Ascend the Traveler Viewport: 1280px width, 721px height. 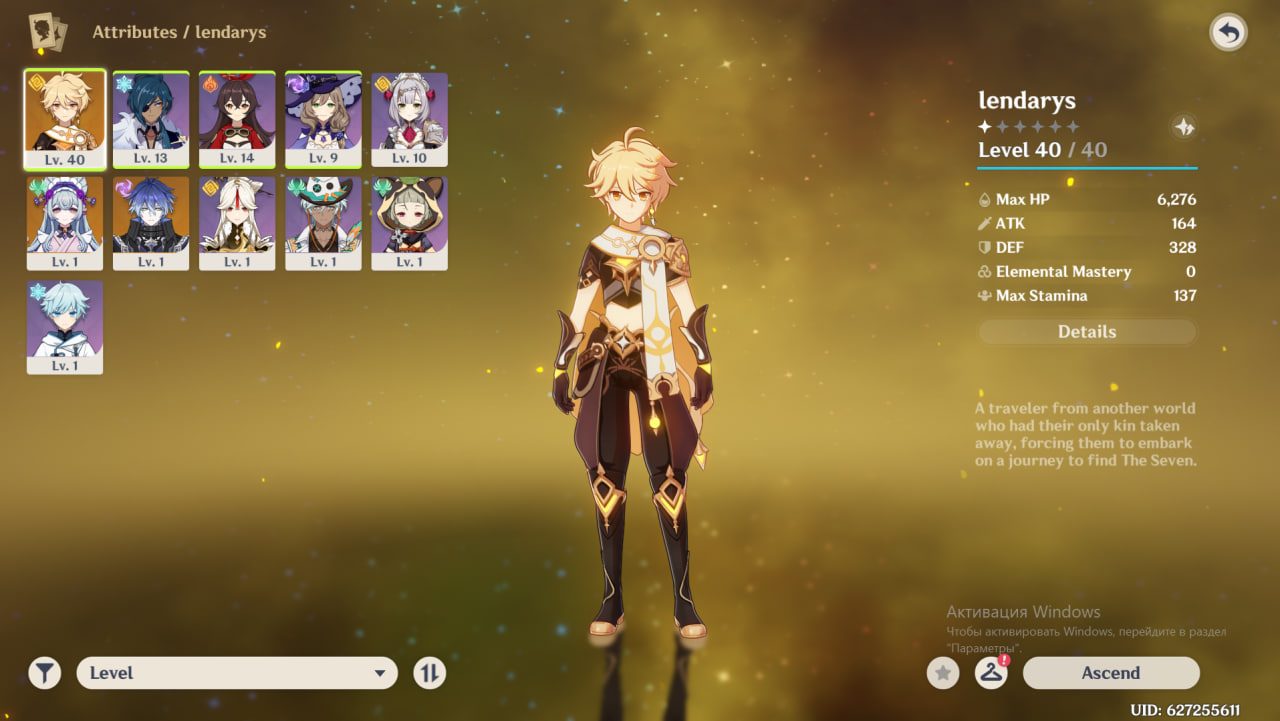coord(1110,673)
